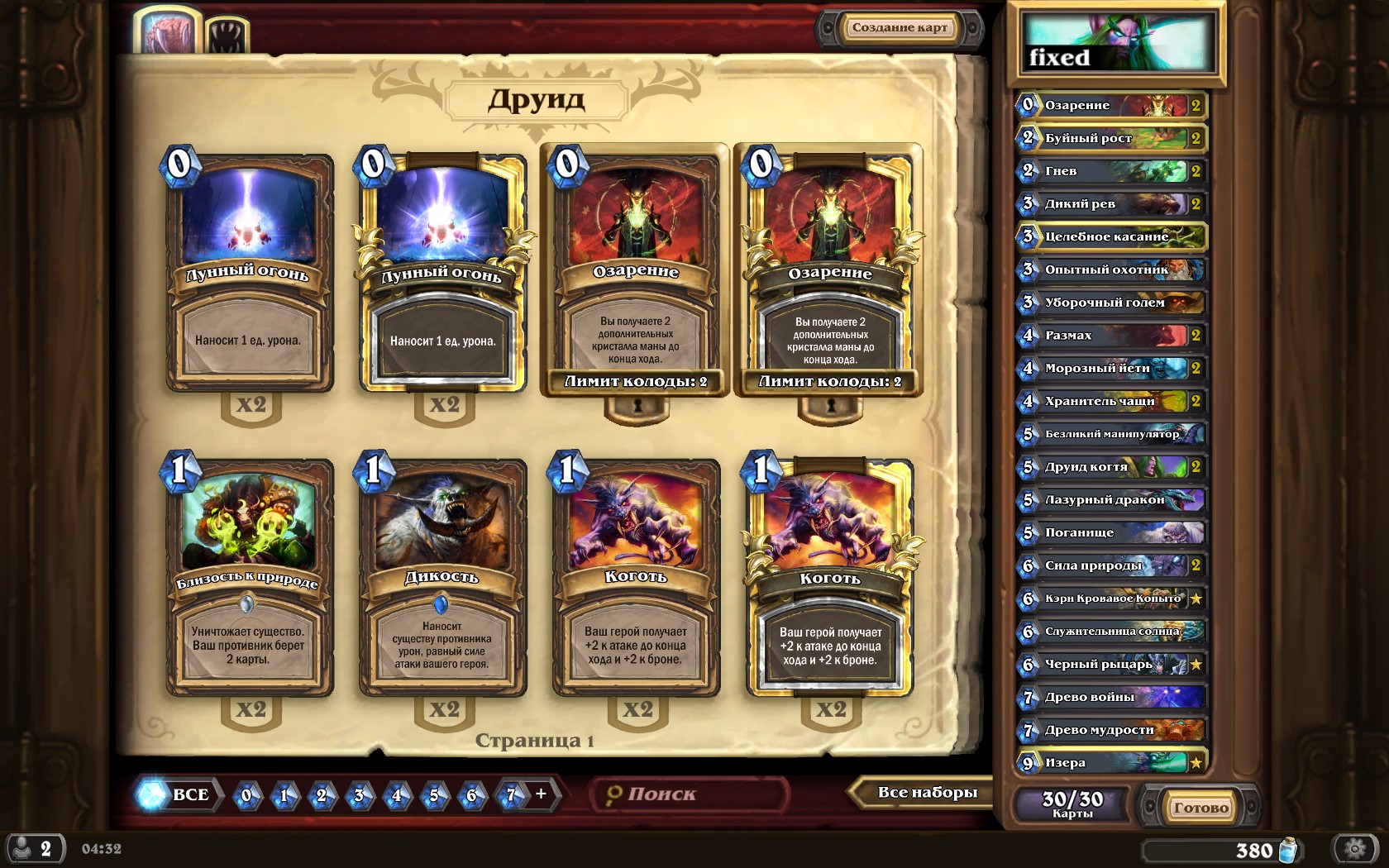Screen dimensions: 1389x868
Task: Choose the Дикость spell card
Action: click(x=442, y=577)
